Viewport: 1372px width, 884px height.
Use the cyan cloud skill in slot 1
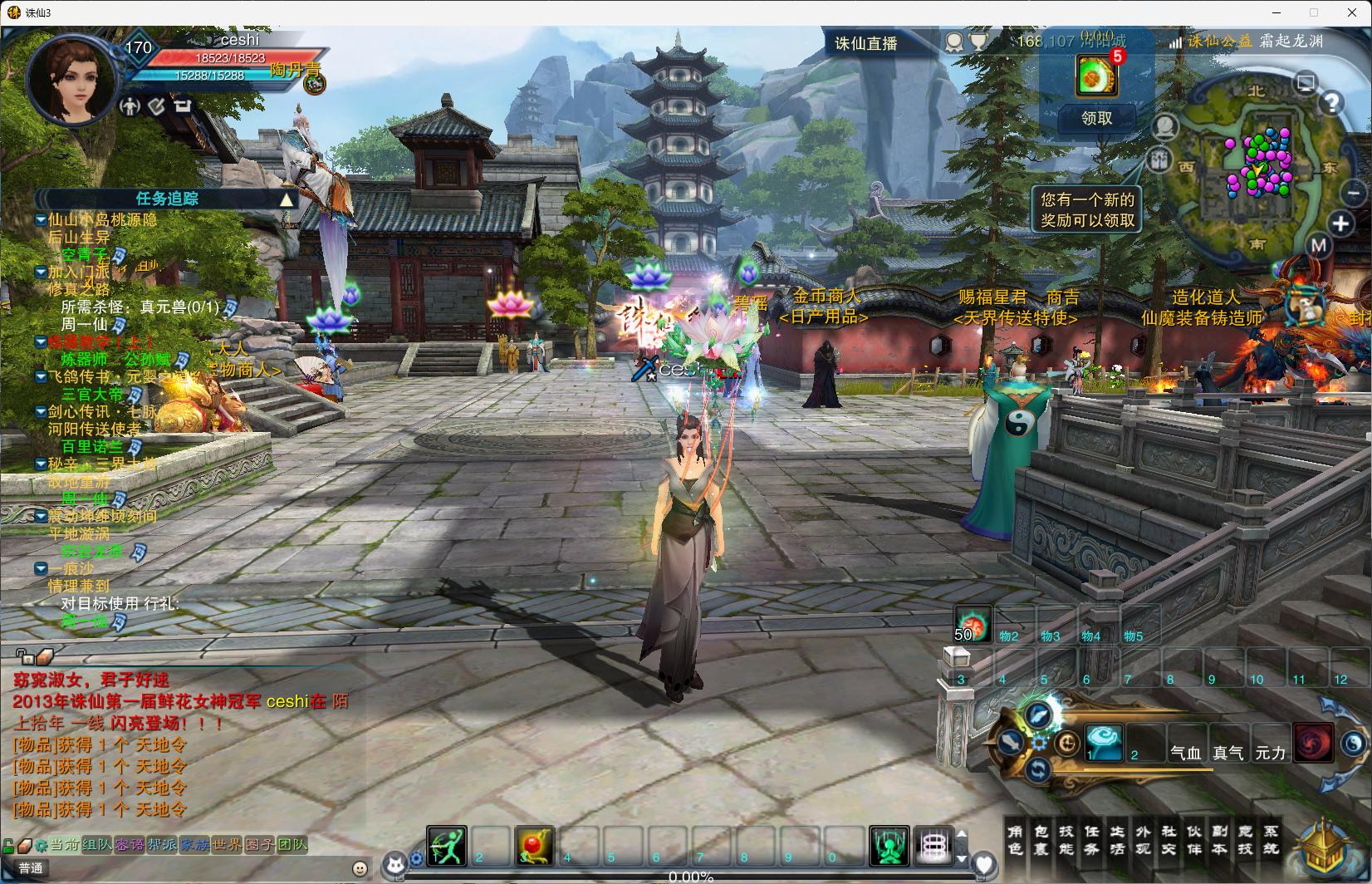tap(1104, 742)
